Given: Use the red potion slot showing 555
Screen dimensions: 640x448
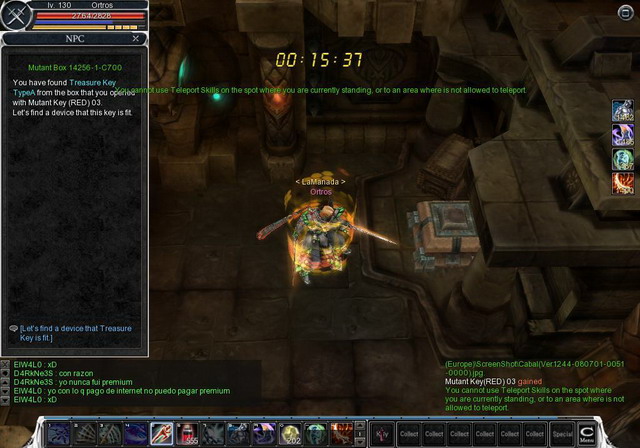Looking at the screenshot, I should [187, 434].
